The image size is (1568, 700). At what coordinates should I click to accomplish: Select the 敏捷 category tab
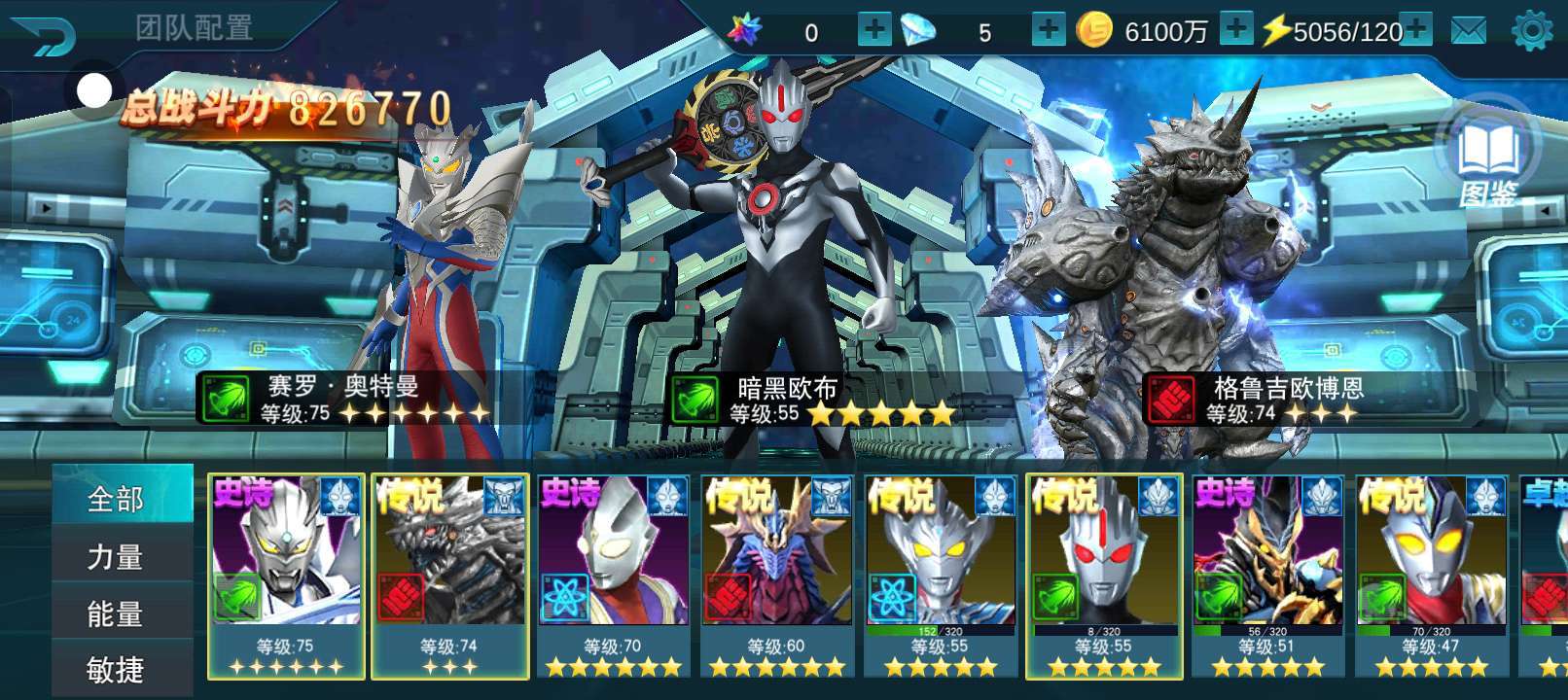pyautogui.click(x=116, y=669)
